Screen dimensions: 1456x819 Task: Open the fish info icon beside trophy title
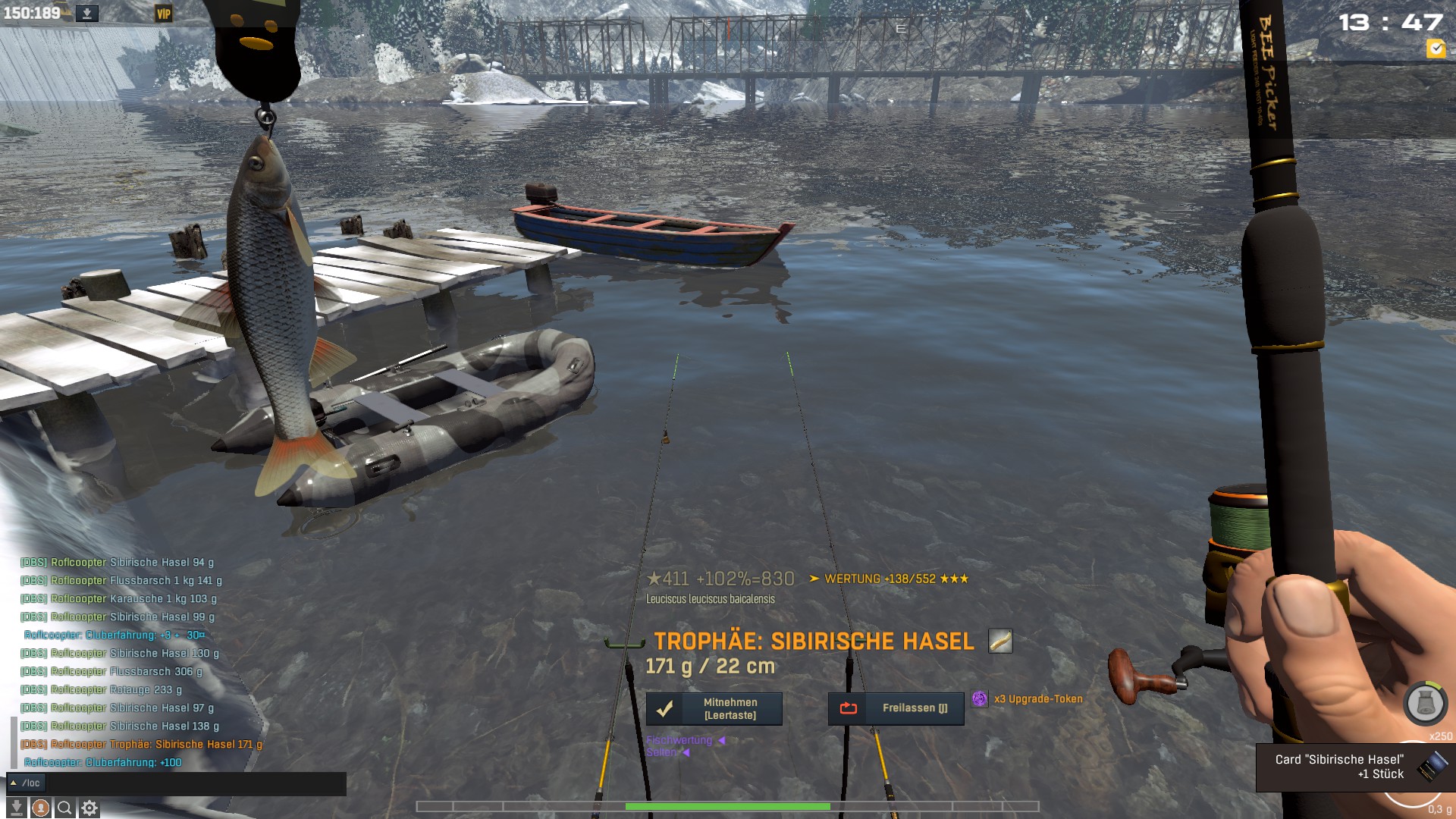tap(1000, 642)
